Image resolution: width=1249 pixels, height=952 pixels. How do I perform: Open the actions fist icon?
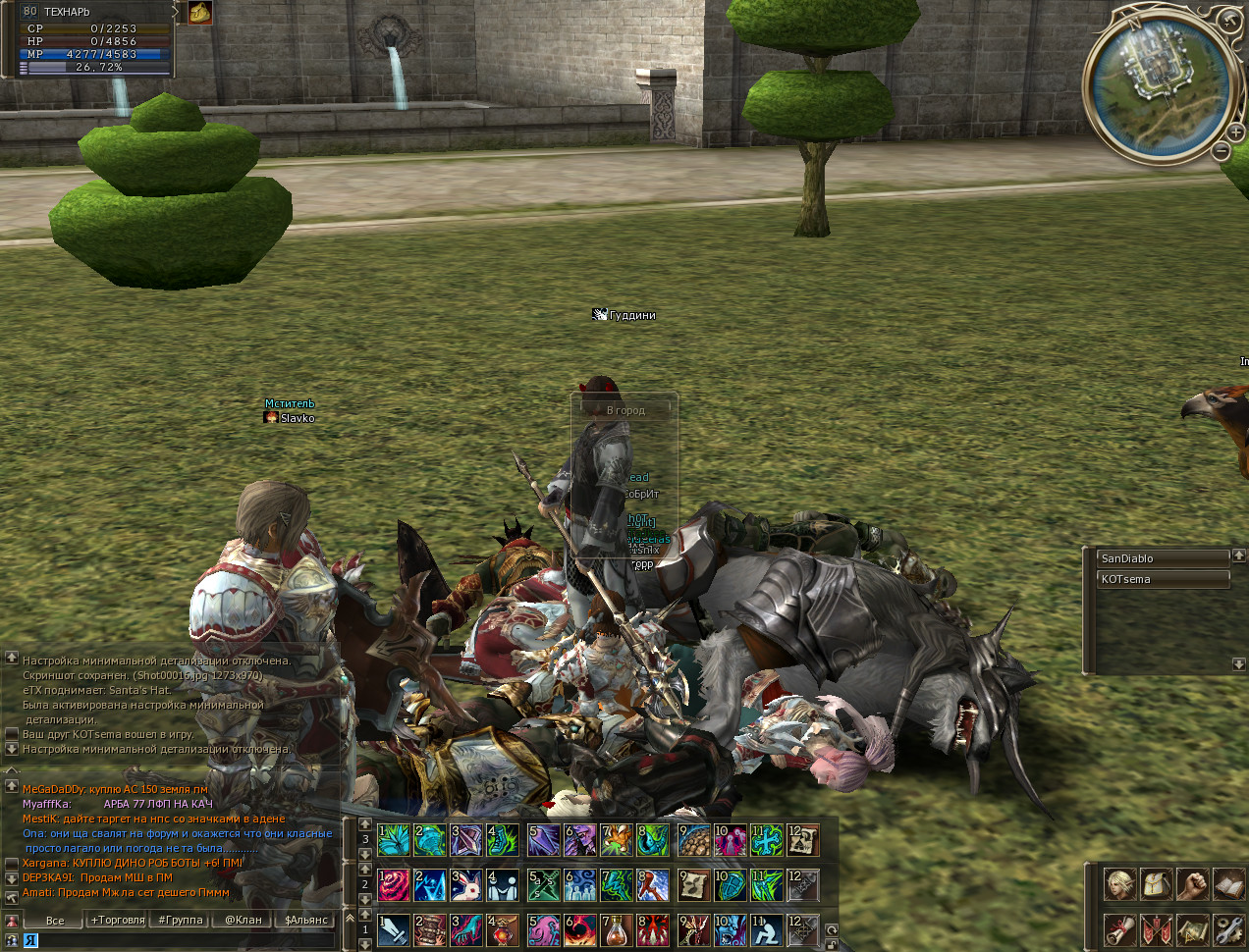pos(1193,884)
